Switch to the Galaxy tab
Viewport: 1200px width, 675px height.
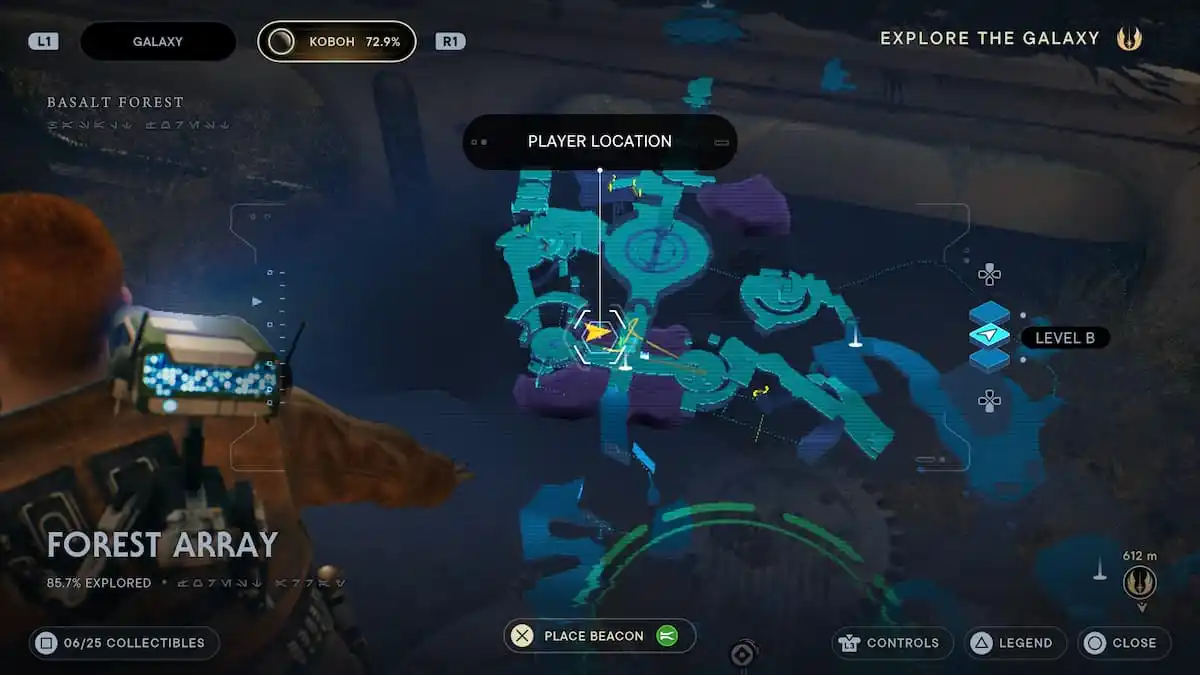[157, 42]
